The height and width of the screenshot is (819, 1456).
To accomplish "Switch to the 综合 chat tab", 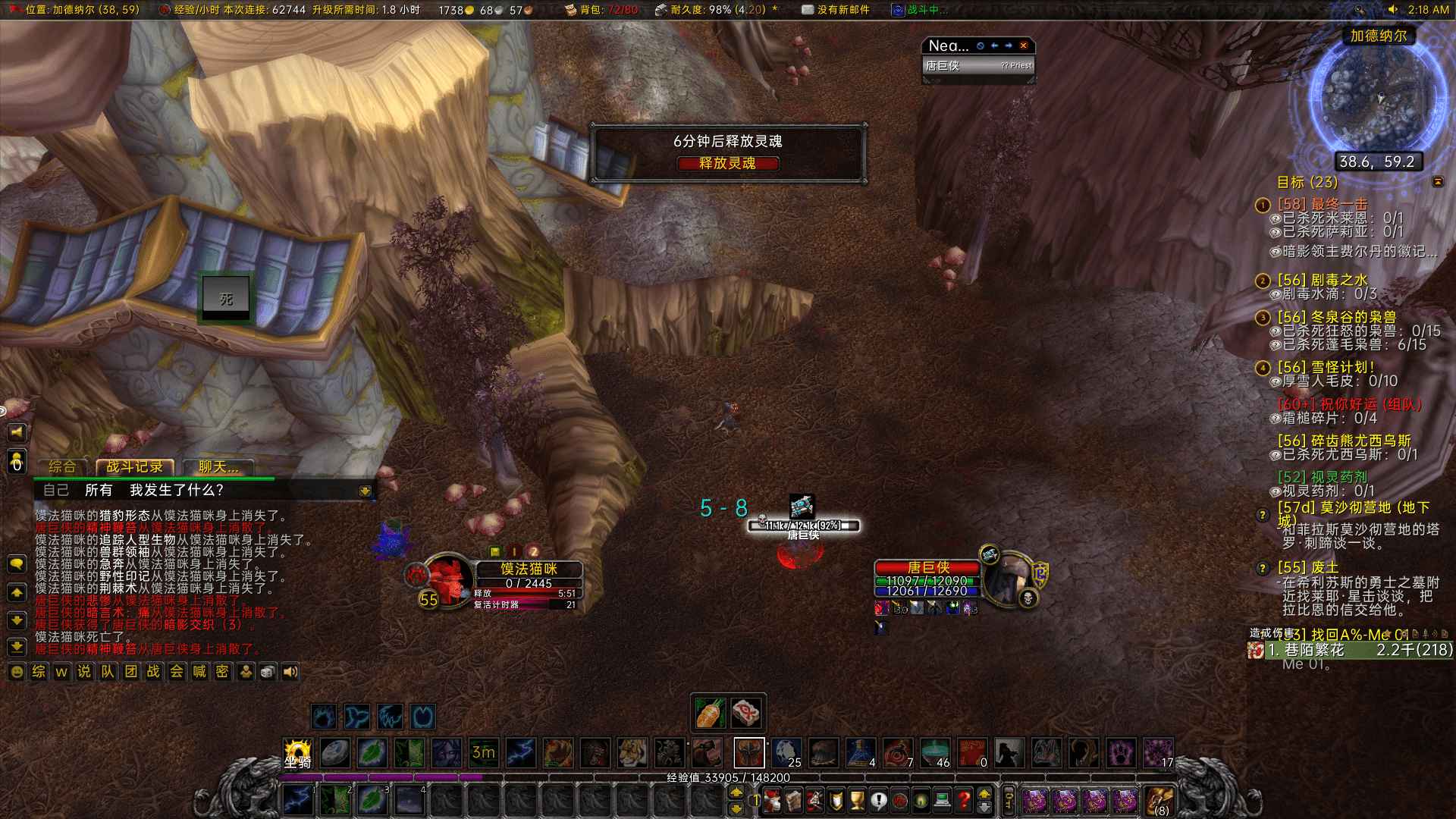I will pos(62,467).
